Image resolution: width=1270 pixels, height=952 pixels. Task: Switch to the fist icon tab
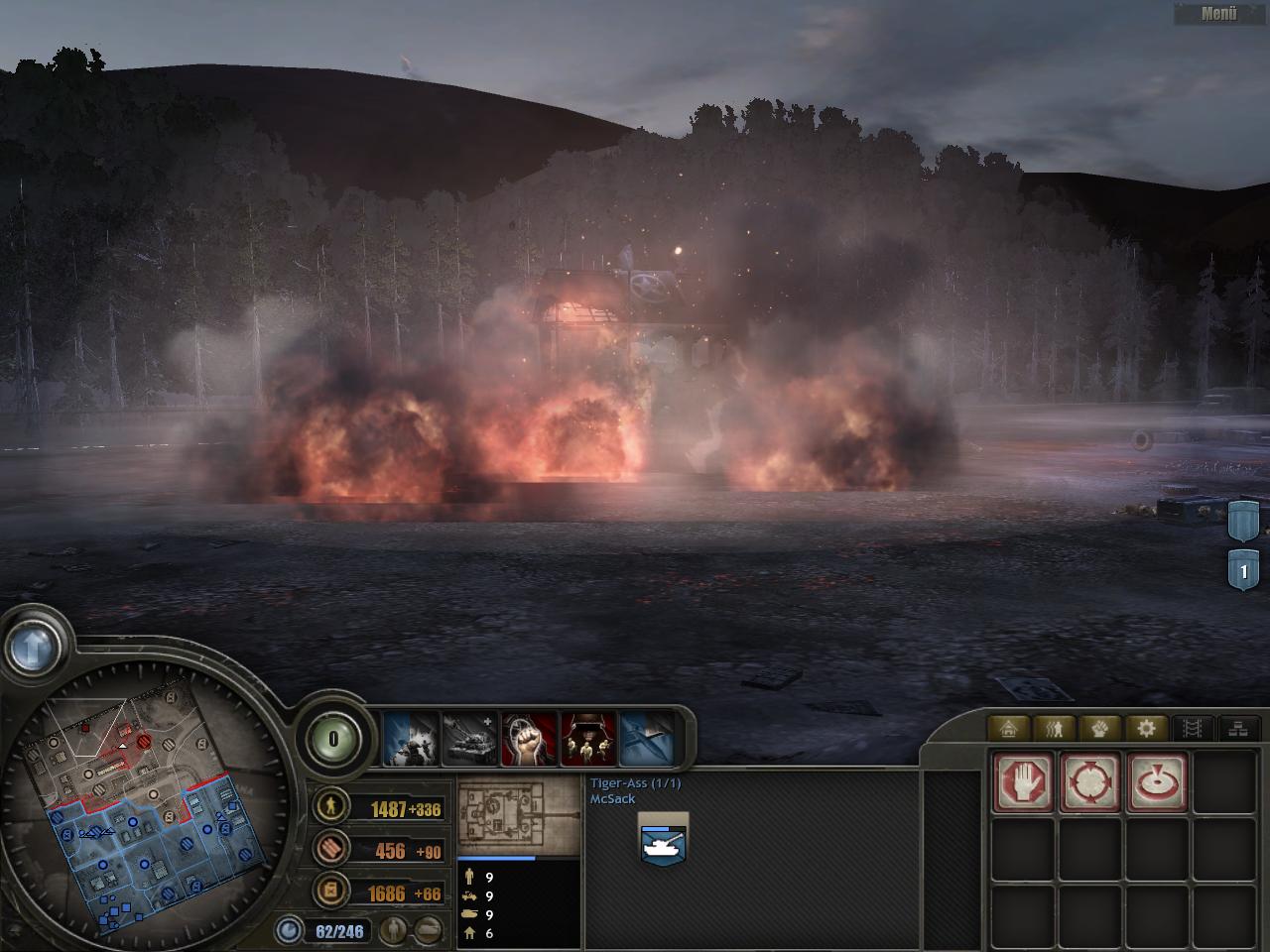[x=1100, y=729]
